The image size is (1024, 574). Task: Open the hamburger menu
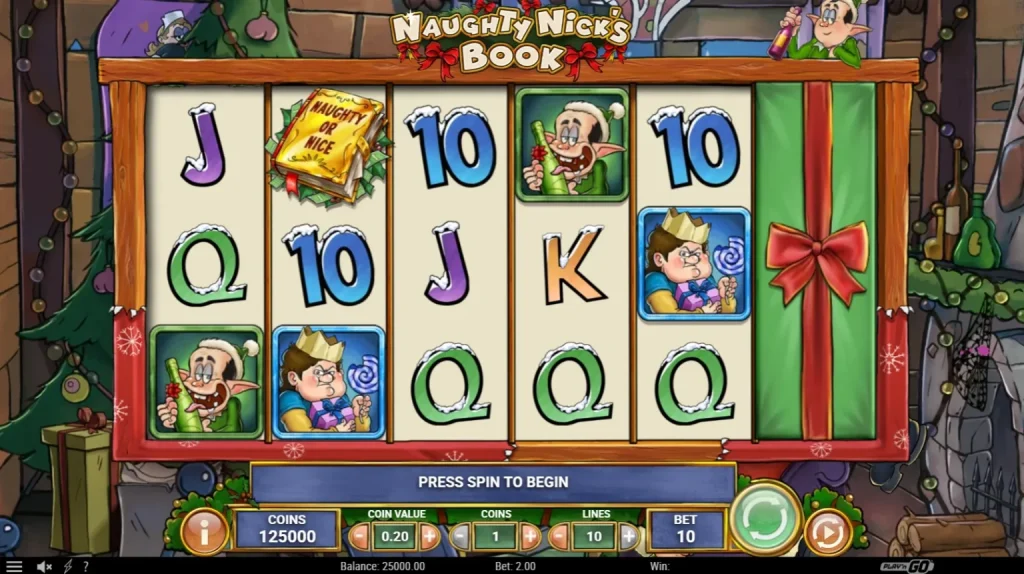click(x=14, y=566)
